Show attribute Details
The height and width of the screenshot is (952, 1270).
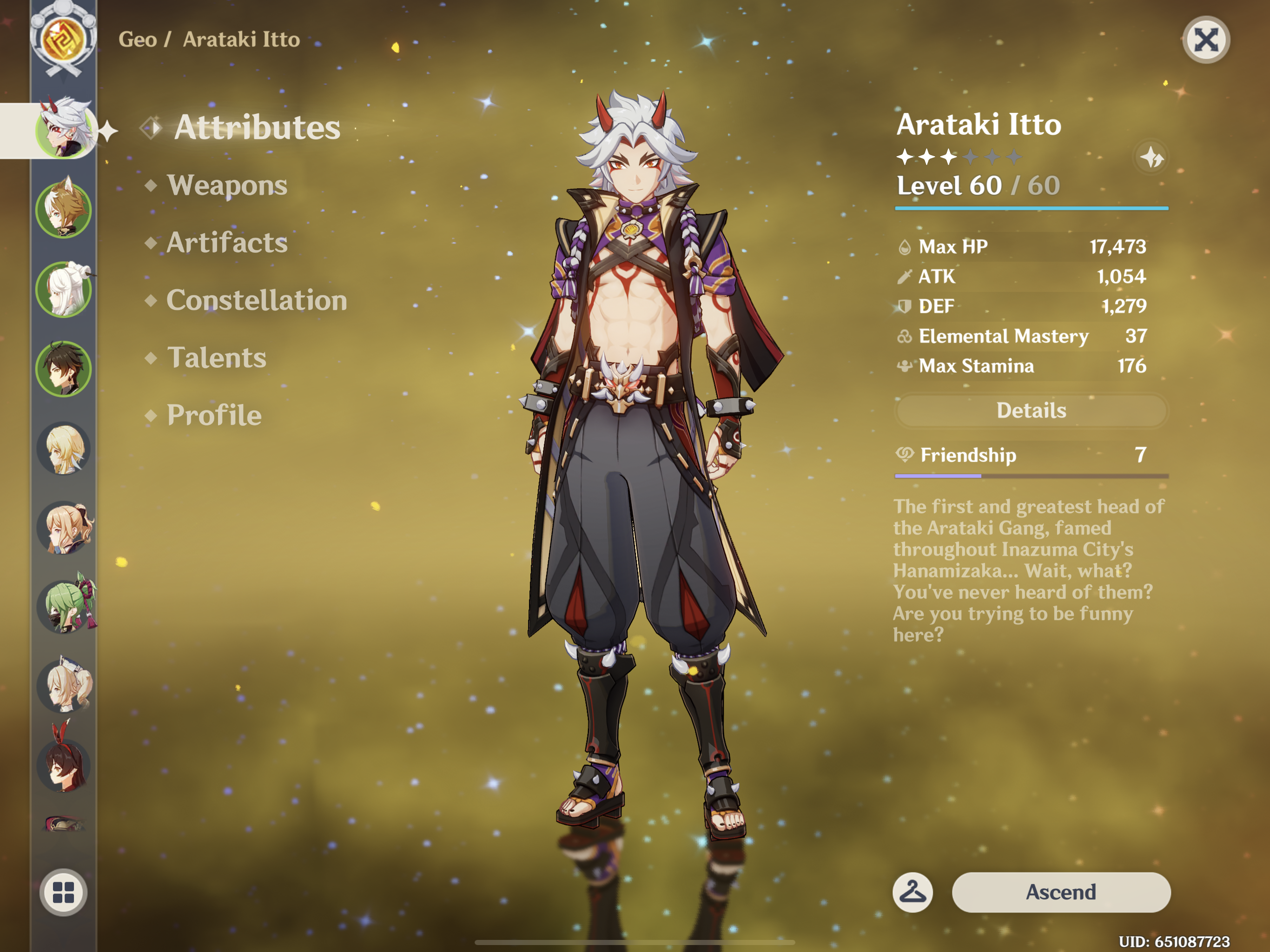tap(1031, 410)
